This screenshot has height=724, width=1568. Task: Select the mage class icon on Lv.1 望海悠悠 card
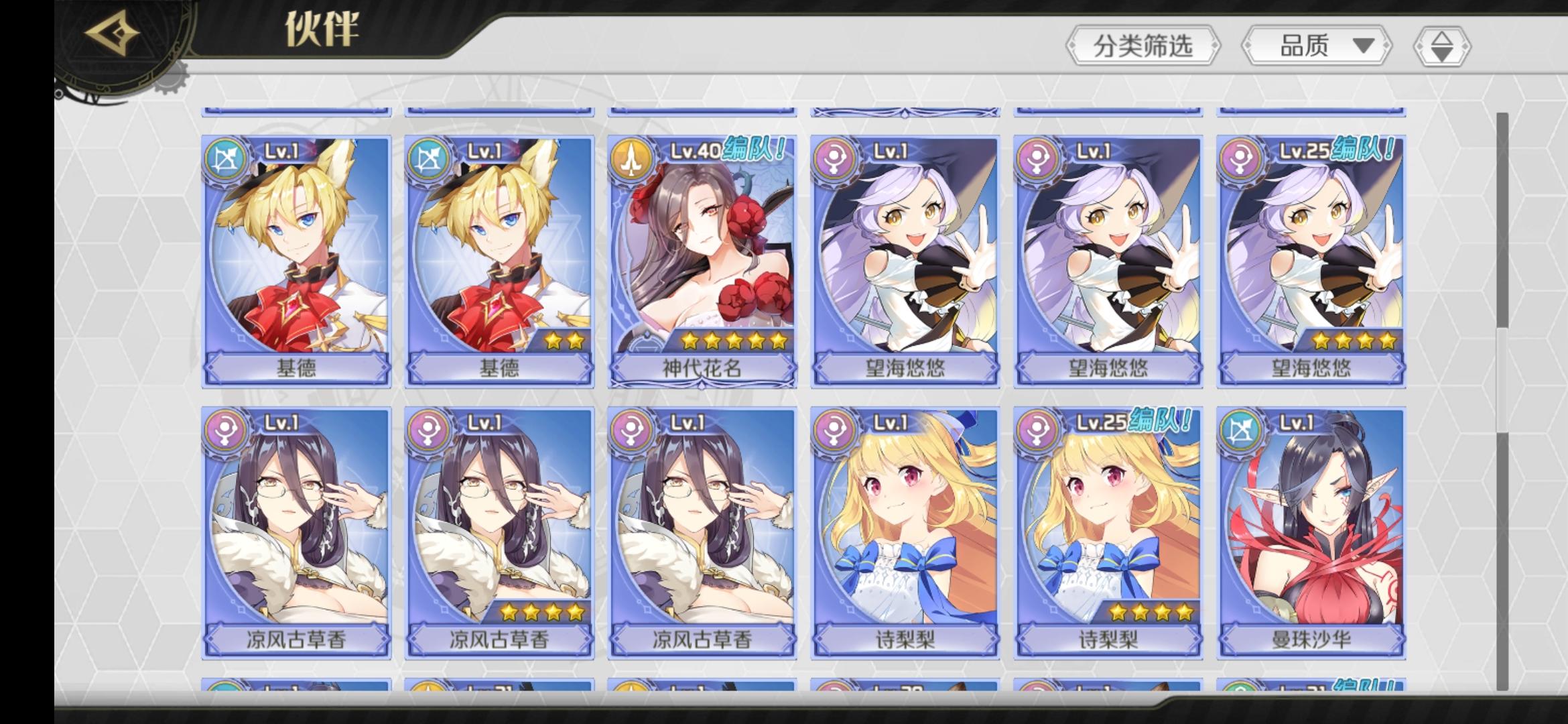pos(835,158)
